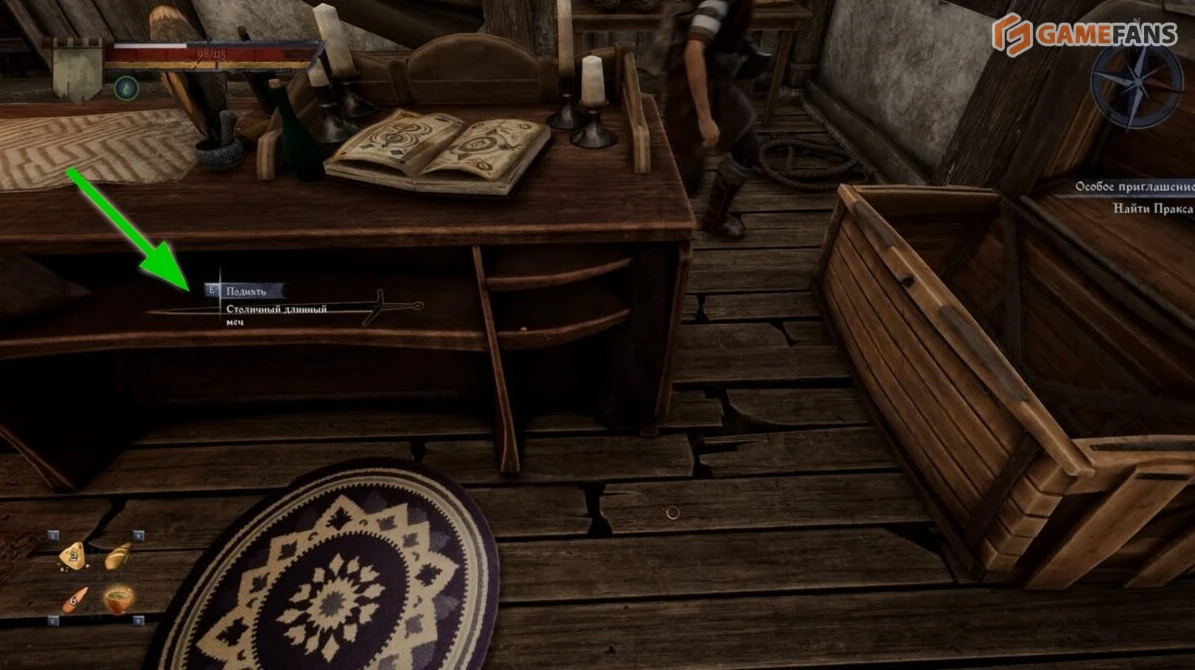
Task: Click the "Поднять" pickup prompt
Action: coord(244,291)
